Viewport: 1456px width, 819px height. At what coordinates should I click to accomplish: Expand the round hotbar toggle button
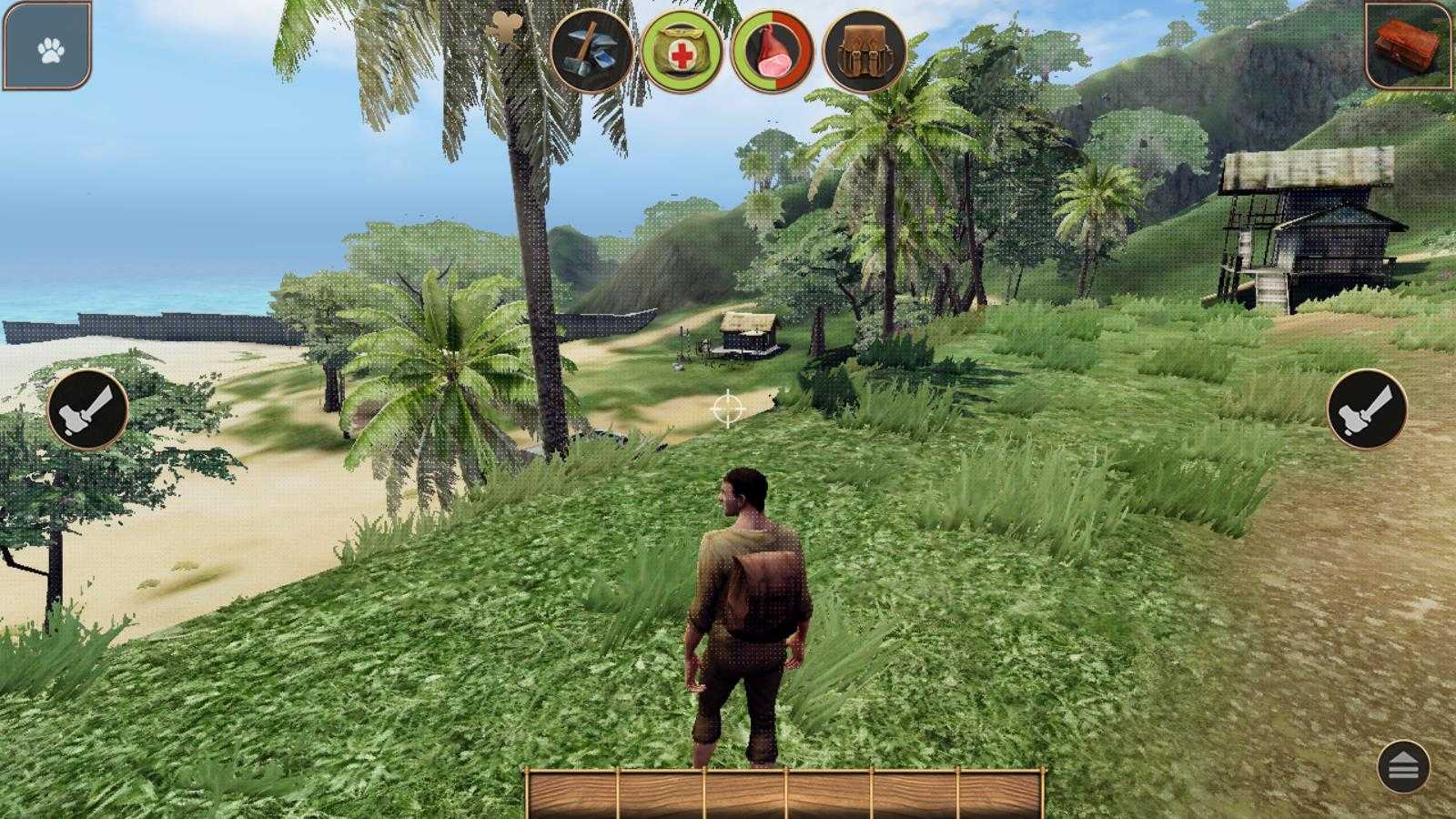pos(1403,767)
